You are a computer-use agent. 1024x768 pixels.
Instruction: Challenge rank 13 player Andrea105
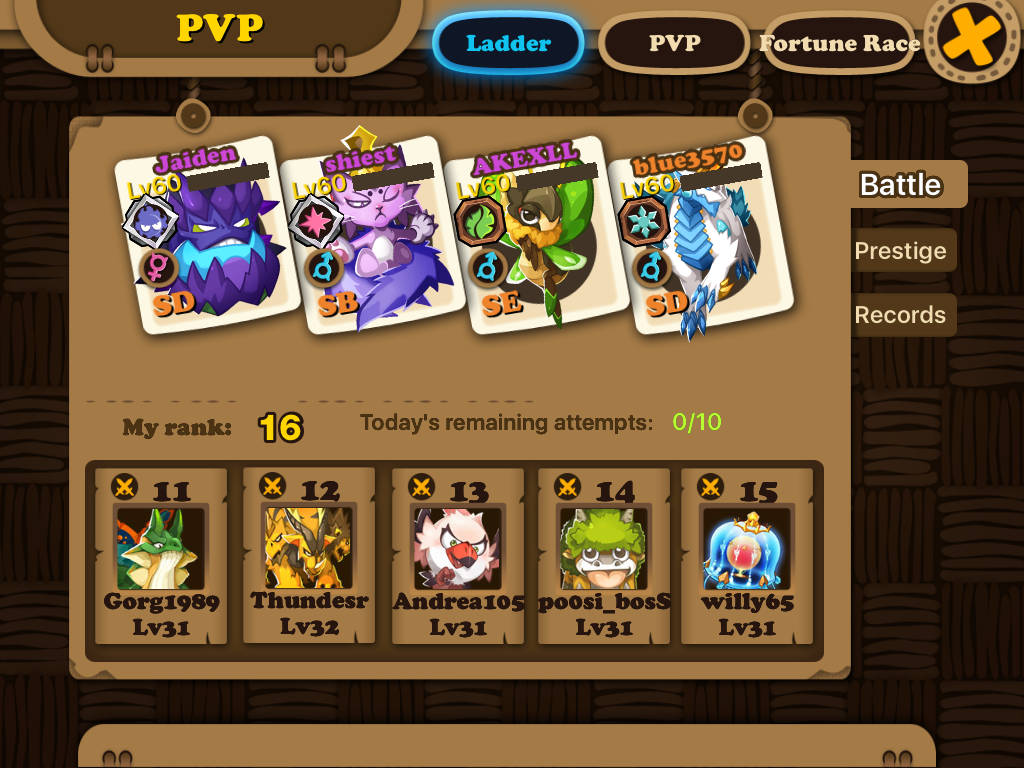tap(458, 556)
